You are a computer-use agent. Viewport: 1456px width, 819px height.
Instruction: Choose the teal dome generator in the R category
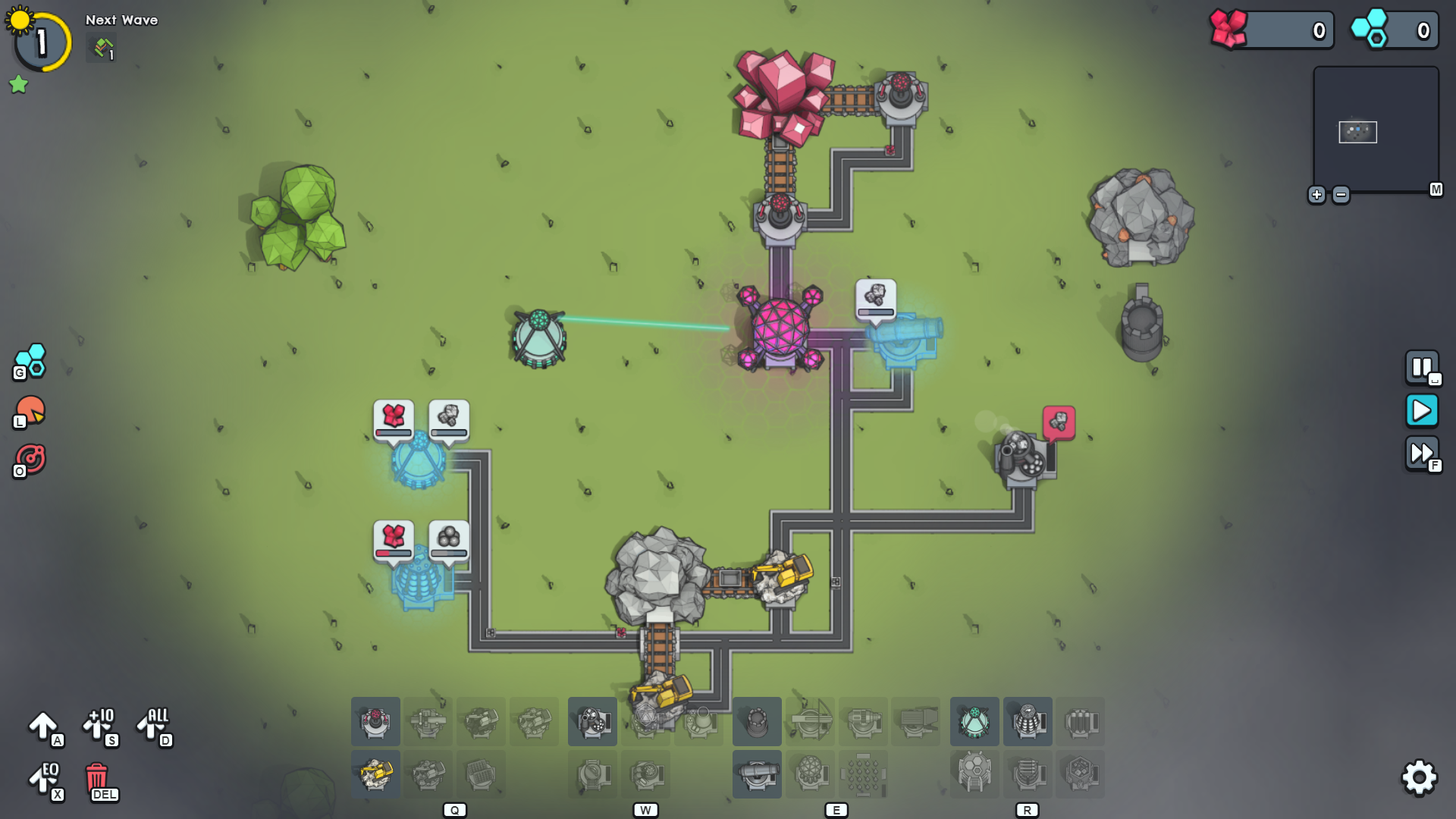(x=974, y=721)
